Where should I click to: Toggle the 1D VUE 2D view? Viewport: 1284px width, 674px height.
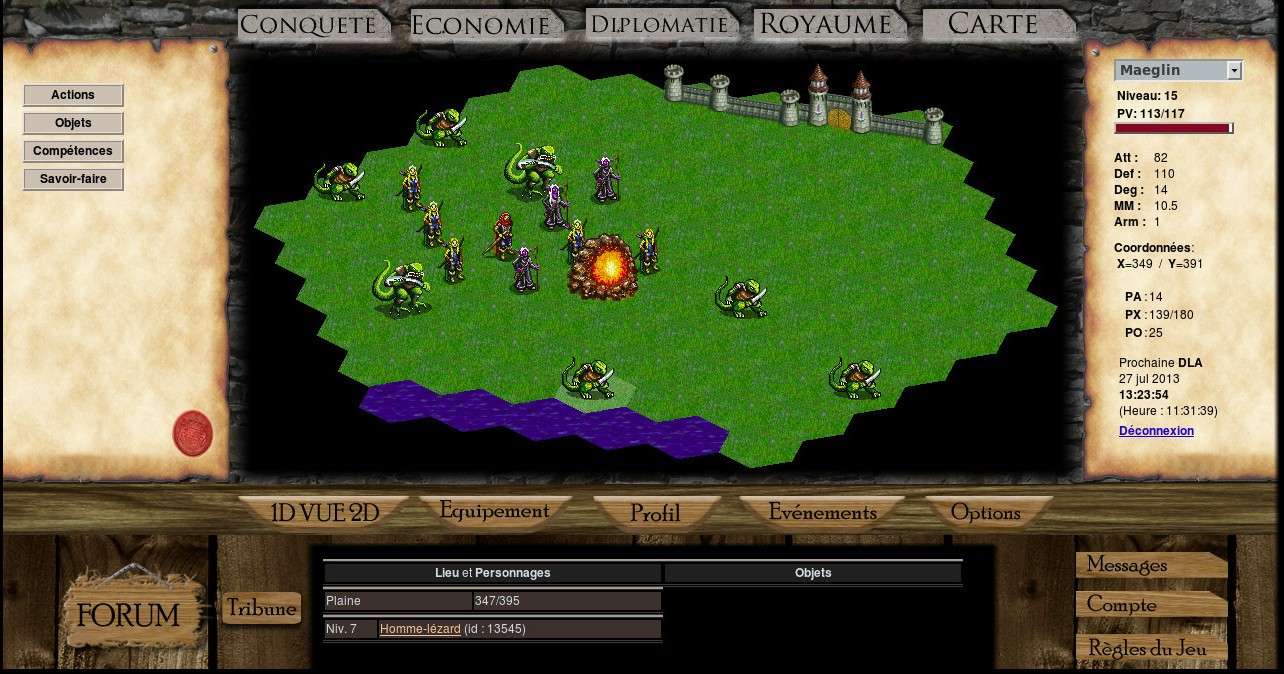(x=324, y=513)
